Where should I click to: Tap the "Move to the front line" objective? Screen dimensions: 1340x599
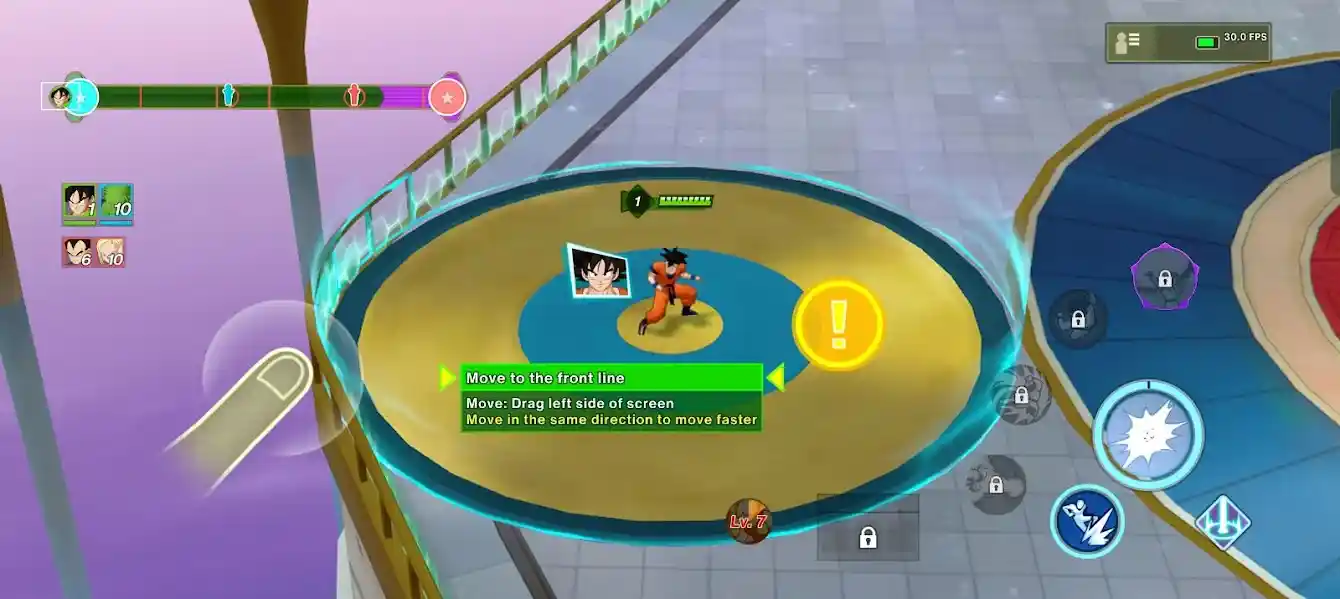(610, 378)
